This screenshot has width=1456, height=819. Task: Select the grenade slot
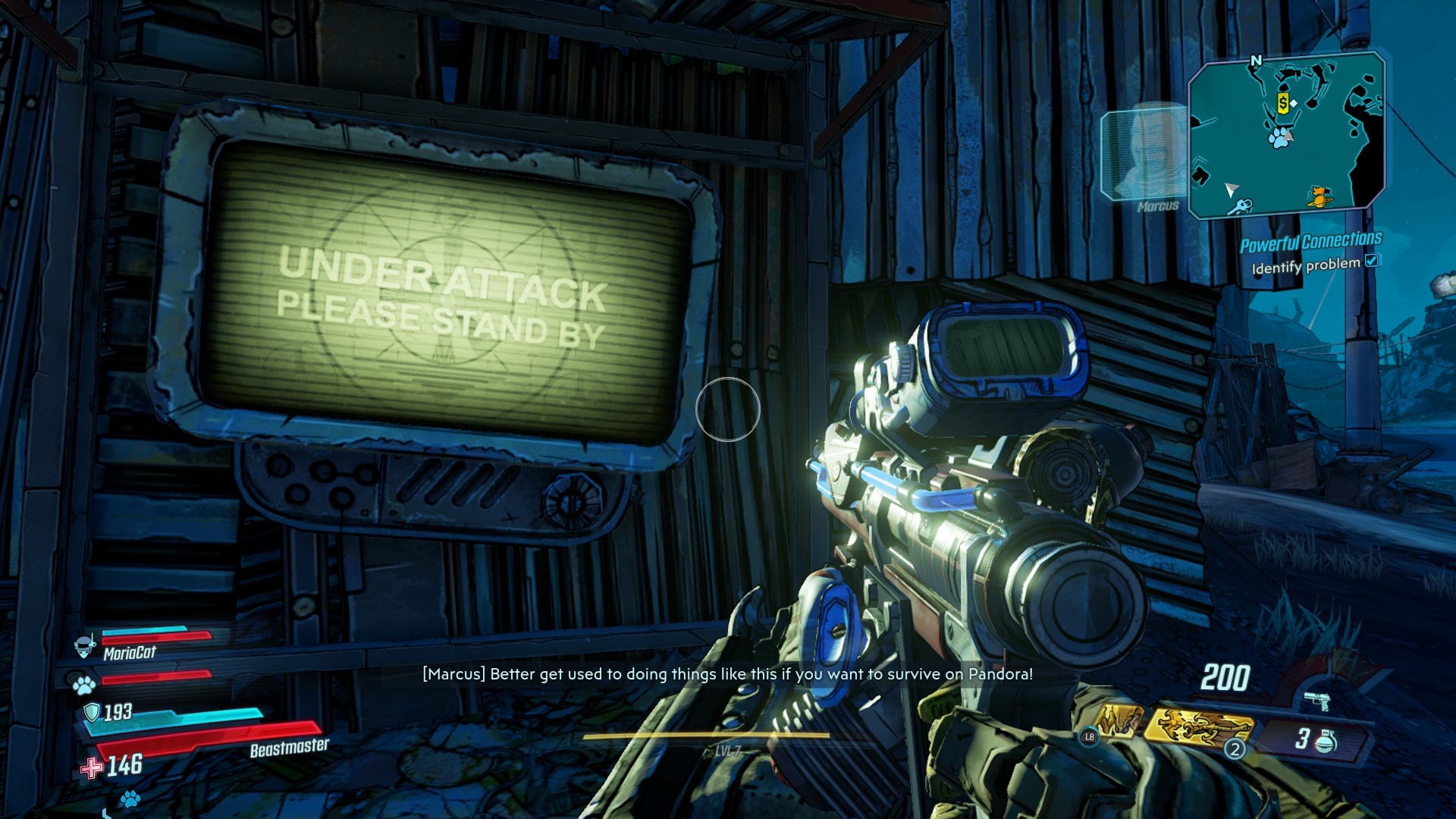[x=1316, y=739]
